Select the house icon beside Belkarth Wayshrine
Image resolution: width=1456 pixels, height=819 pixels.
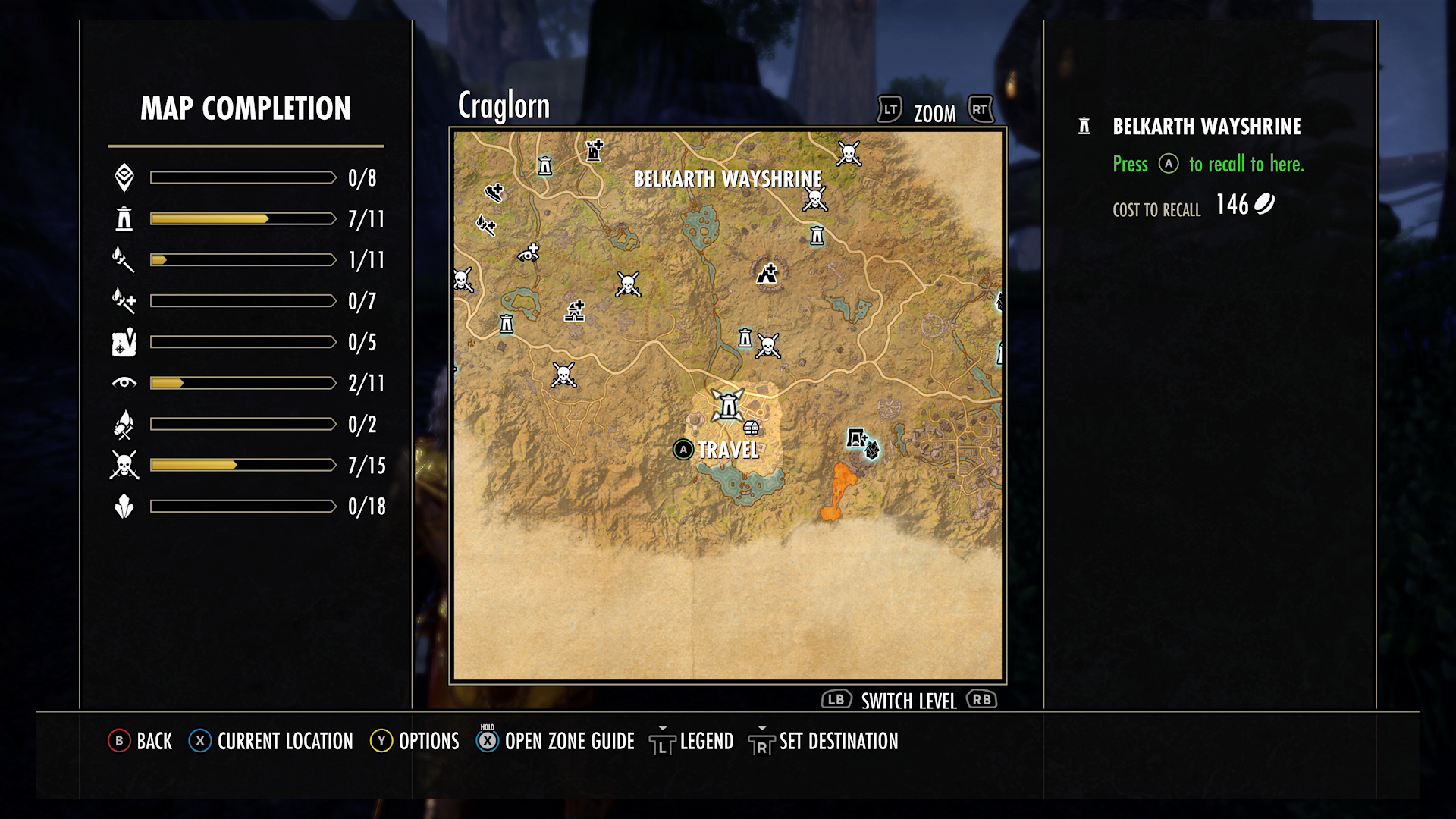[x=752, y=428]
